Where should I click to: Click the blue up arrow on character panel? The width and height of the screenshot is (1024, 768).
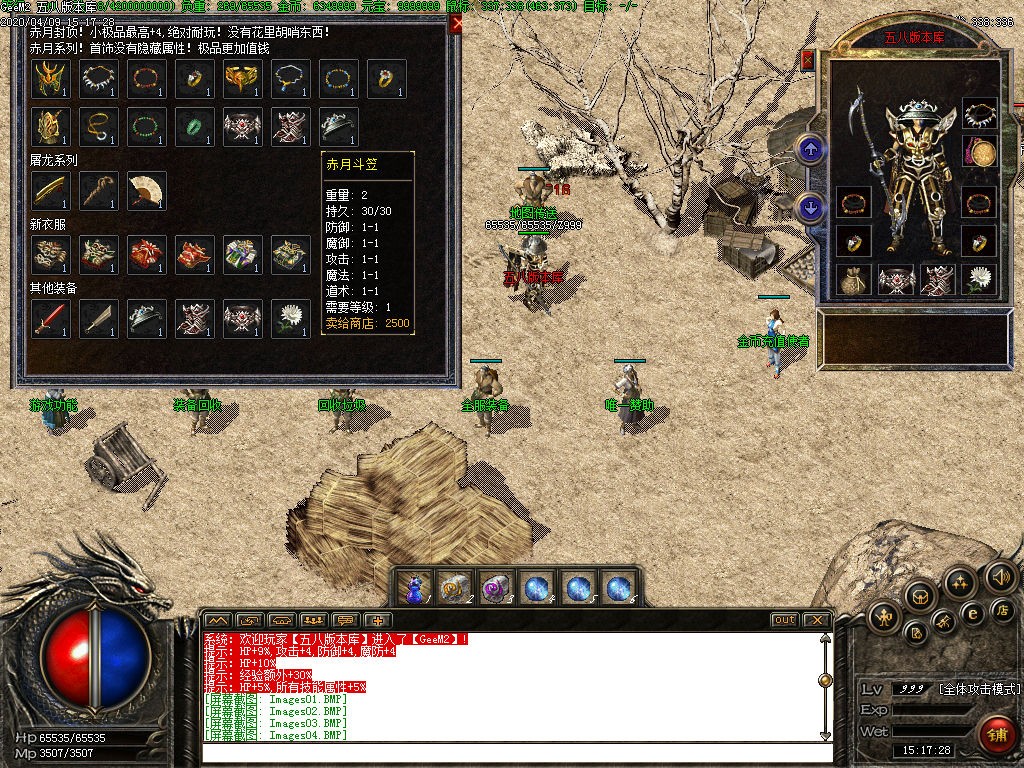811,150
